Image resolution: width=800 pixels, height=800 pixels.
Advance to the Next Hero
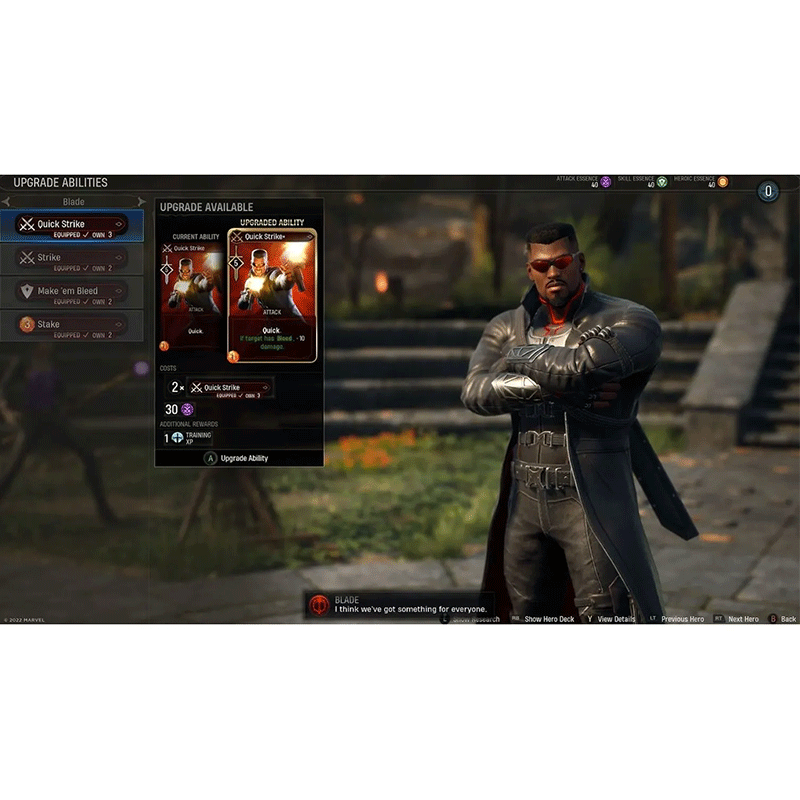click(x=742, y=619)
